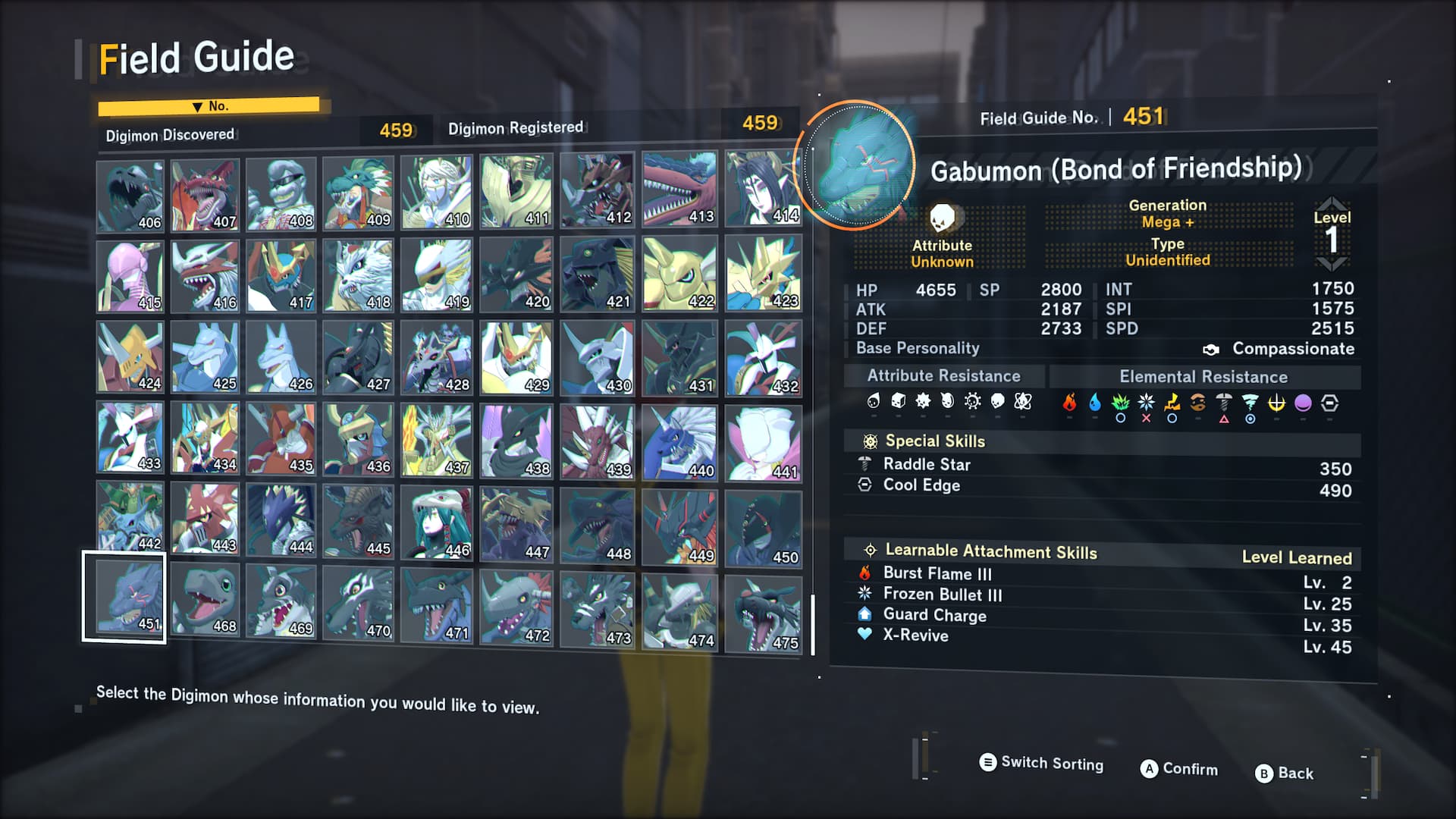
Task: Increase level with the up arrow
Action: coord(1332,203)
